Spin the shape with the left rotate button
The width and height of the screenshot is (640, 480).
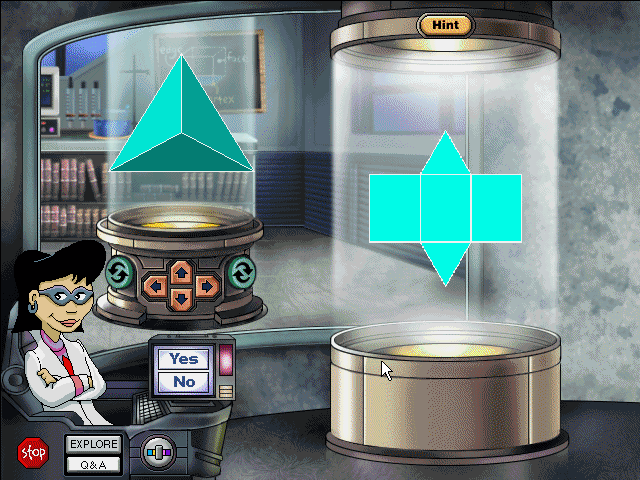click(x=117, y=272)
